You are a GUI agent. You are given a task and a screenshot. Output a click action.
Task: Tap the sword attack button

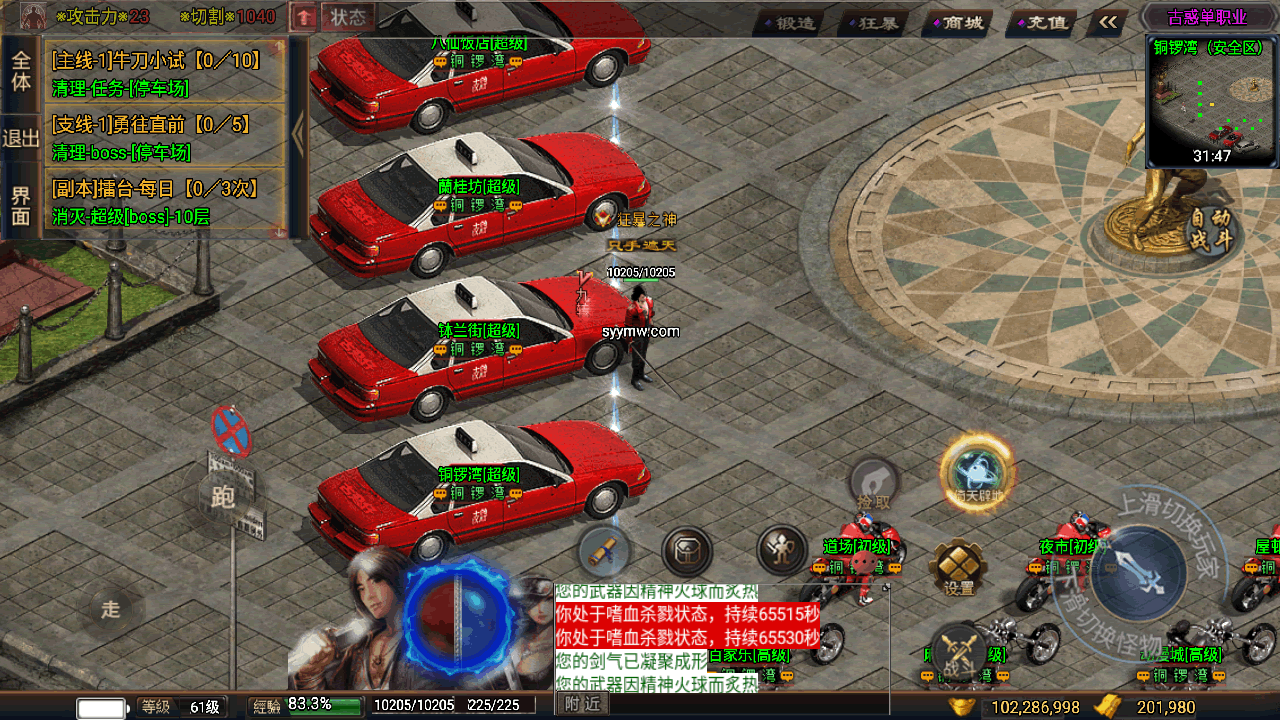[1138, 575]
